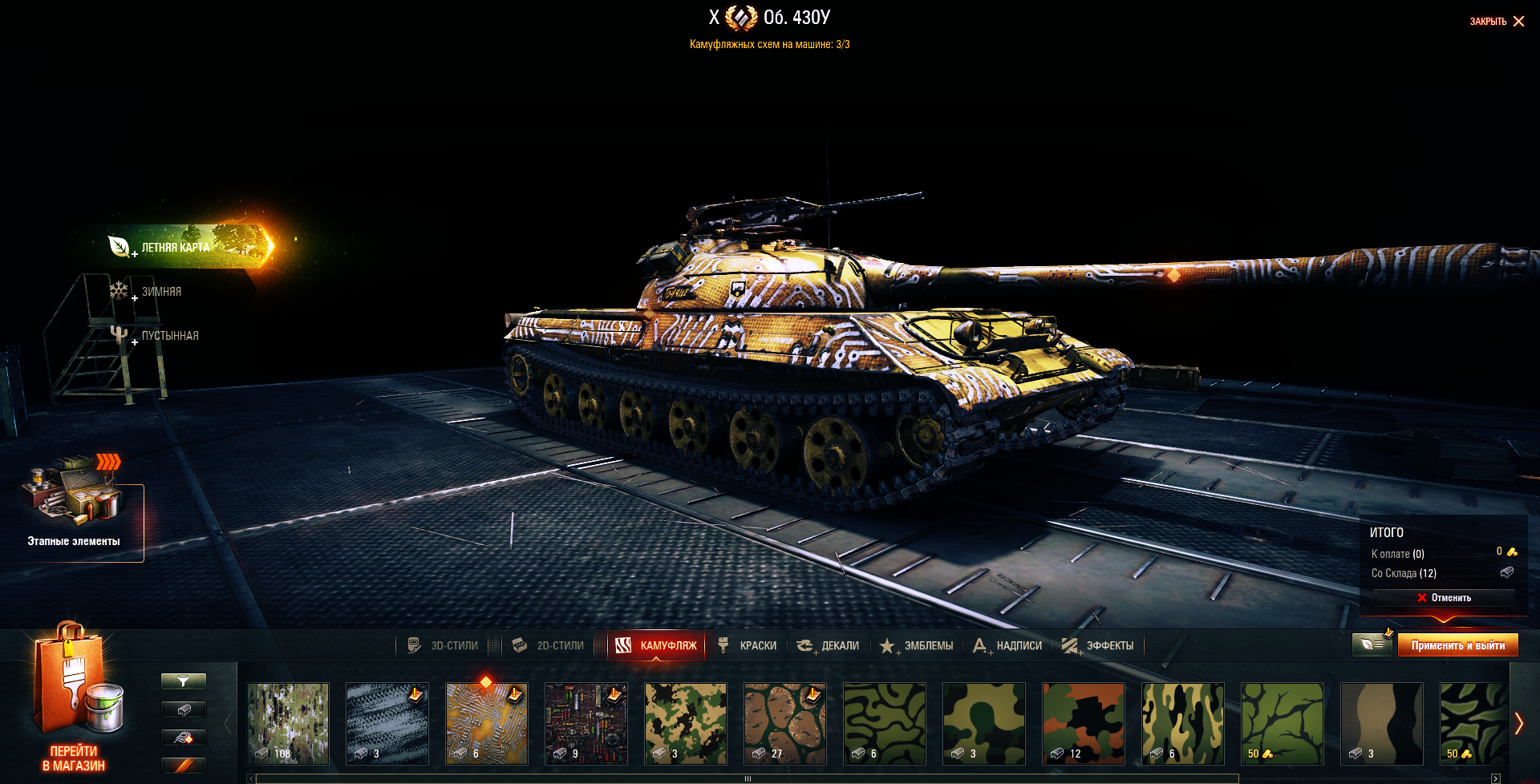This screenshot has height=784, width=1540.
Task: Open the 3D-СТИЛИ tab
Action: click(444, 645)
